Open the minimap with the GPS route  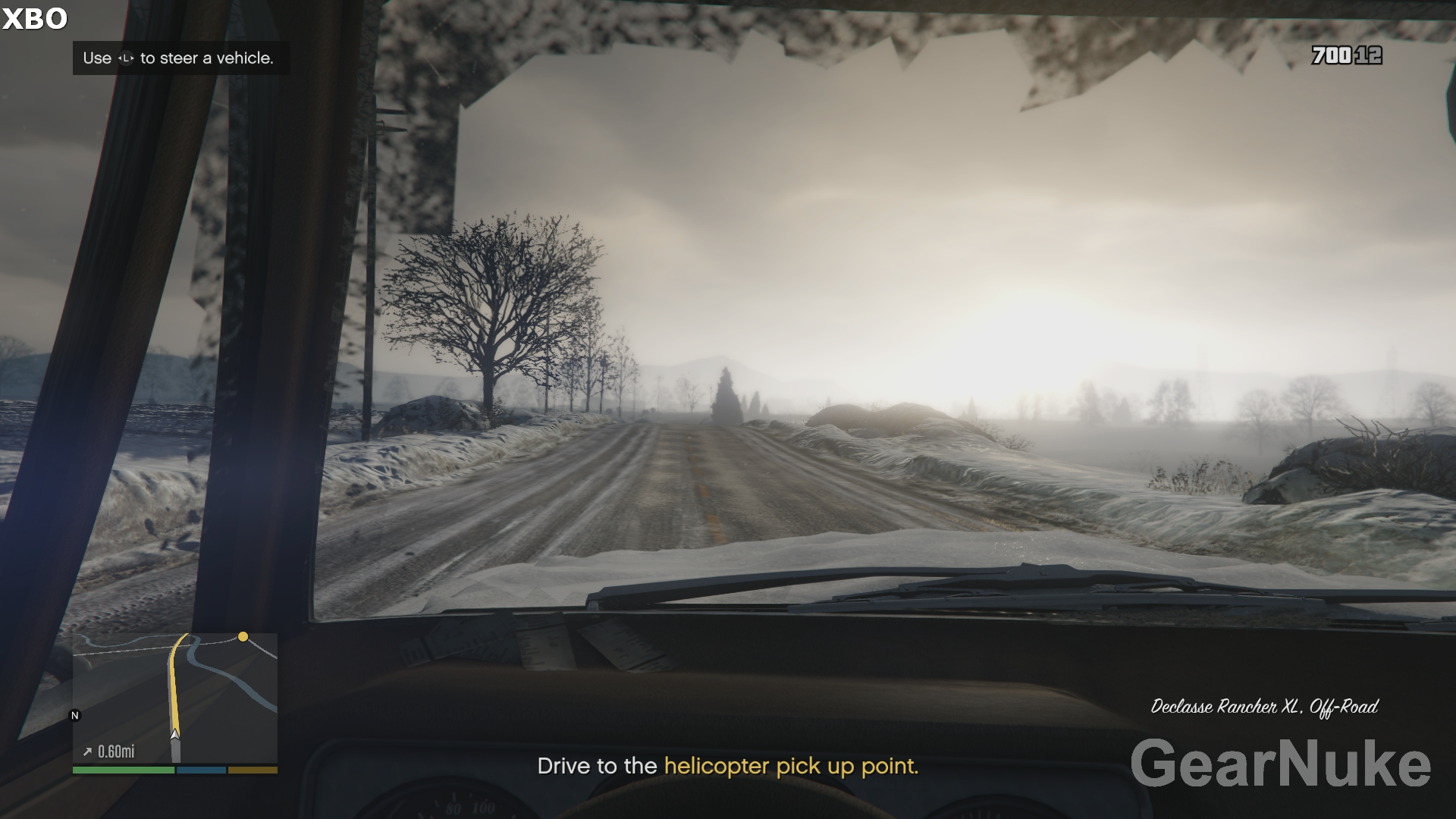coord(175,698)
